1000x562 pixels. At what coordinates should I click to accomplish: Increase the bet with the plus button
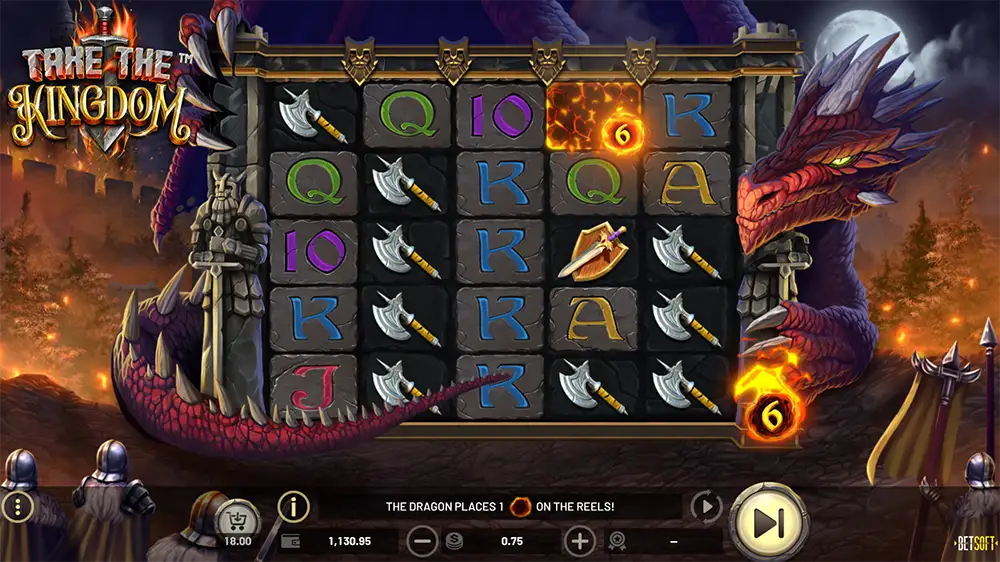click(x=580, y=541)
